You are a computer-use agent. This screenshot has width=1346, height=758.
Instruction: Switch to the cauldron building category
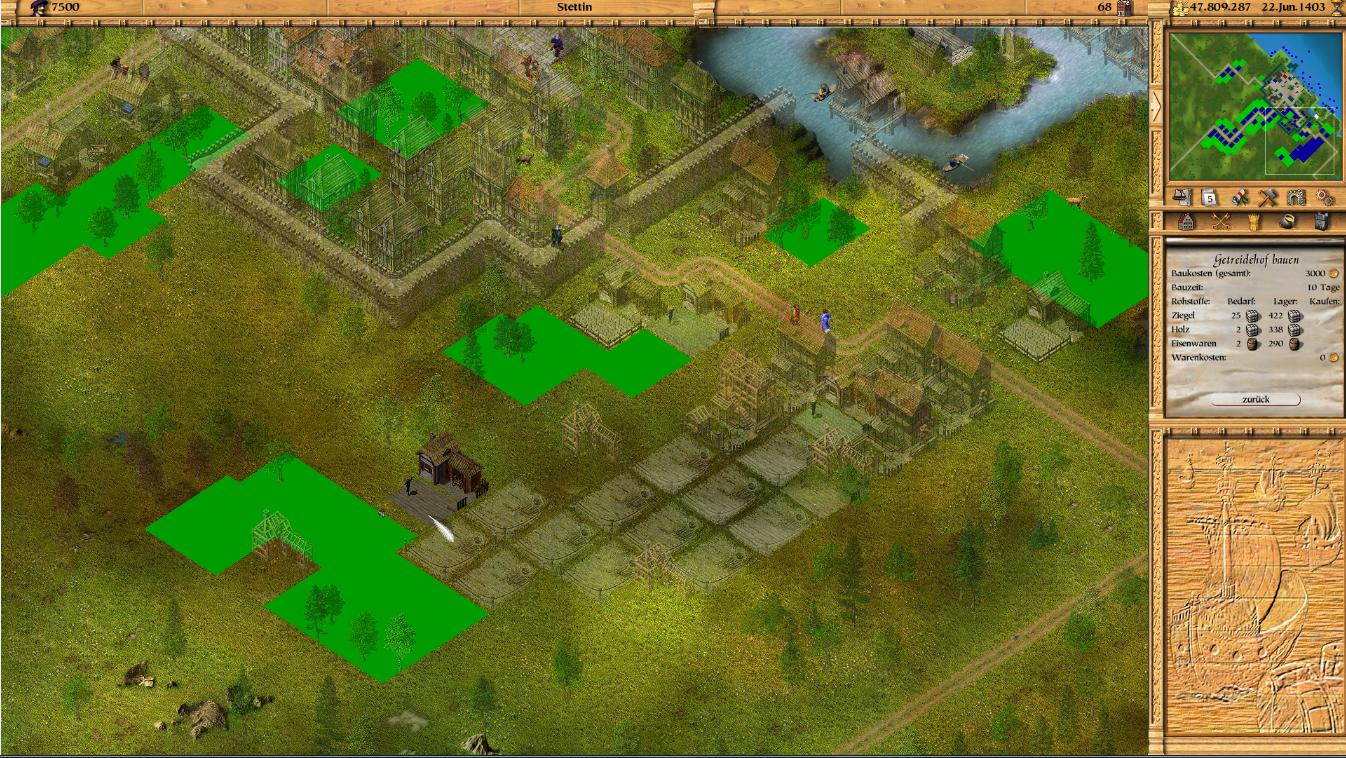tap(1287, 222)
